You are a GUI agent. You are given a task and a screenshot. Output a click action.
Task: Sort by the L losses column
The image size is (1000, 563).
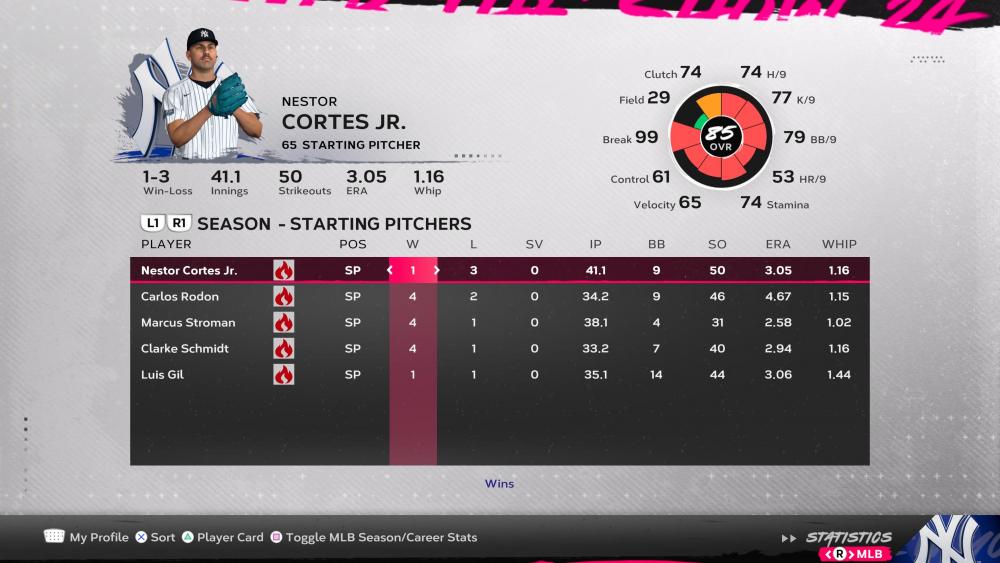[474, 244]
